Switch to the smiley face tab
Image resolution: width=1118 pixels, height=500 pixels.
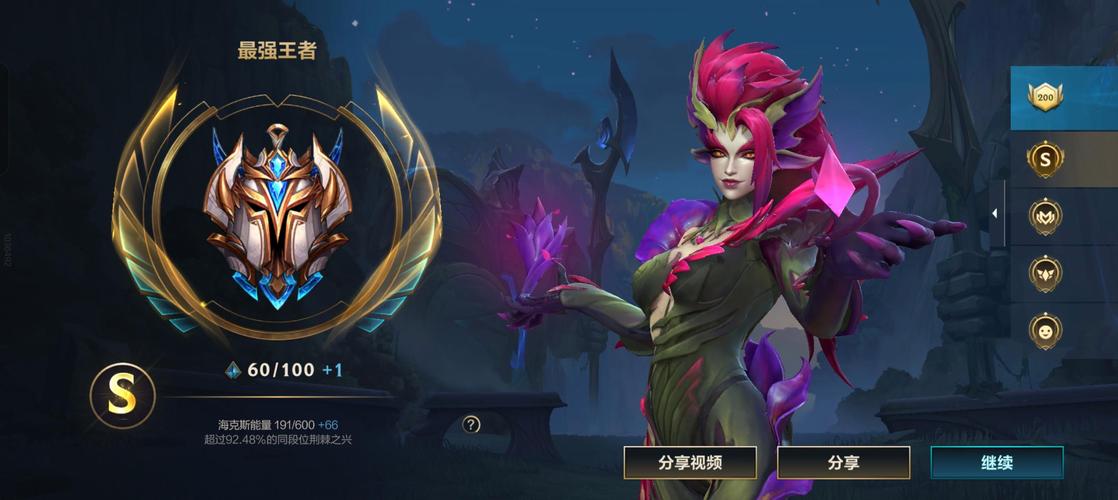(x=1046, y=328)
